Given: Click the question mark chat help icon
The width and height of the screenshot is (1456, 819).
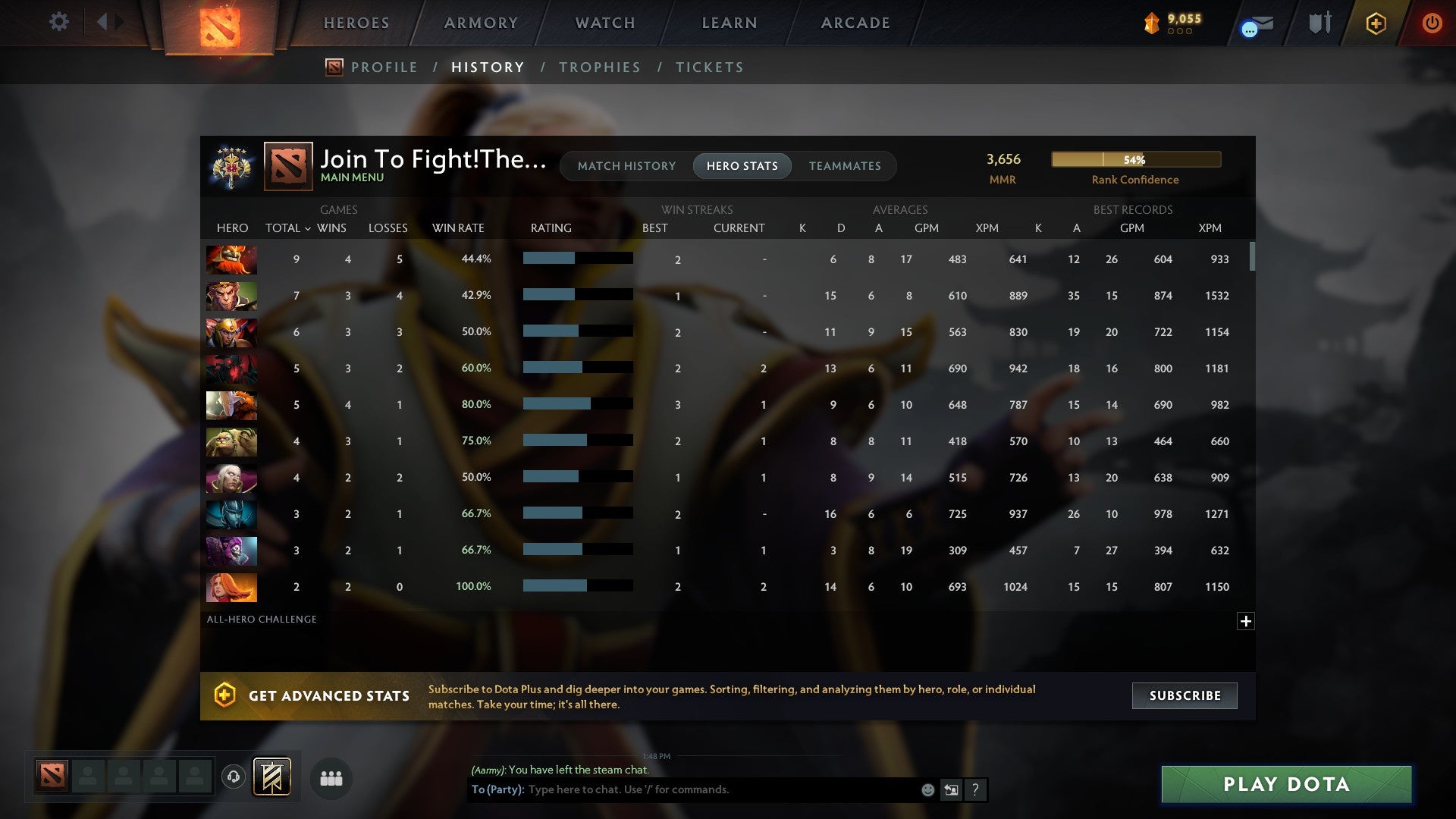Looking at the screenshot, I should point(975,789).
